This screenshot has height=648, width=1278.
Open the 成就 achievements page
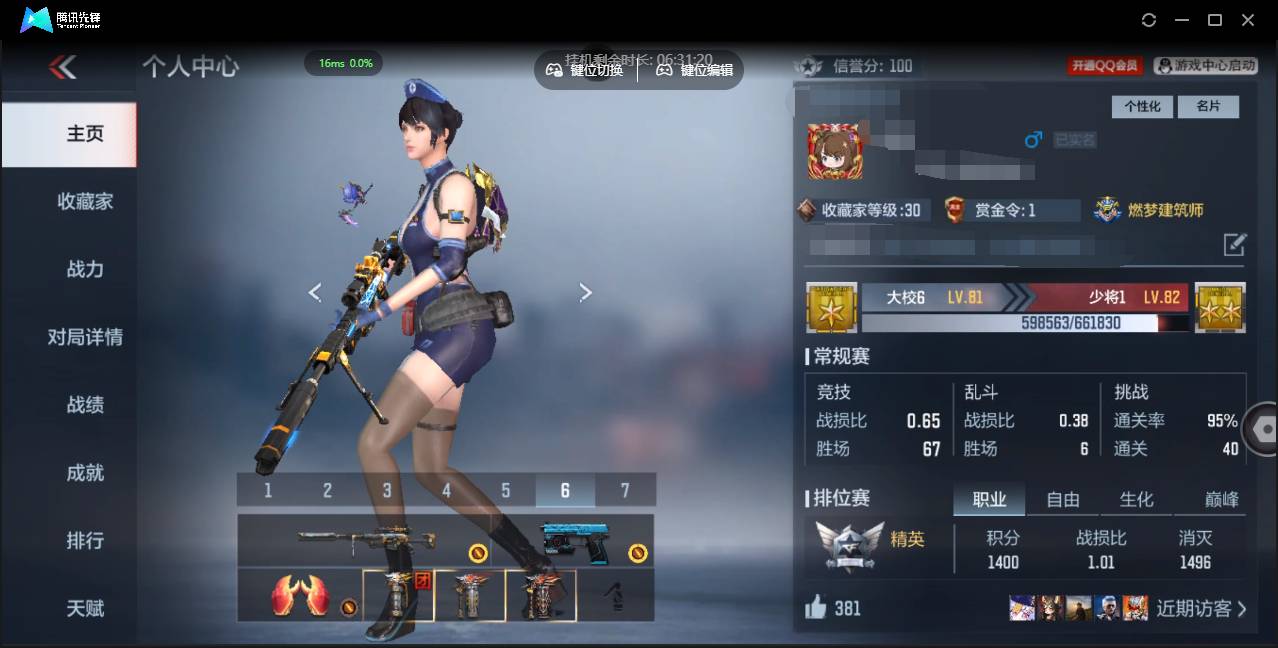(x=85, y=473)
